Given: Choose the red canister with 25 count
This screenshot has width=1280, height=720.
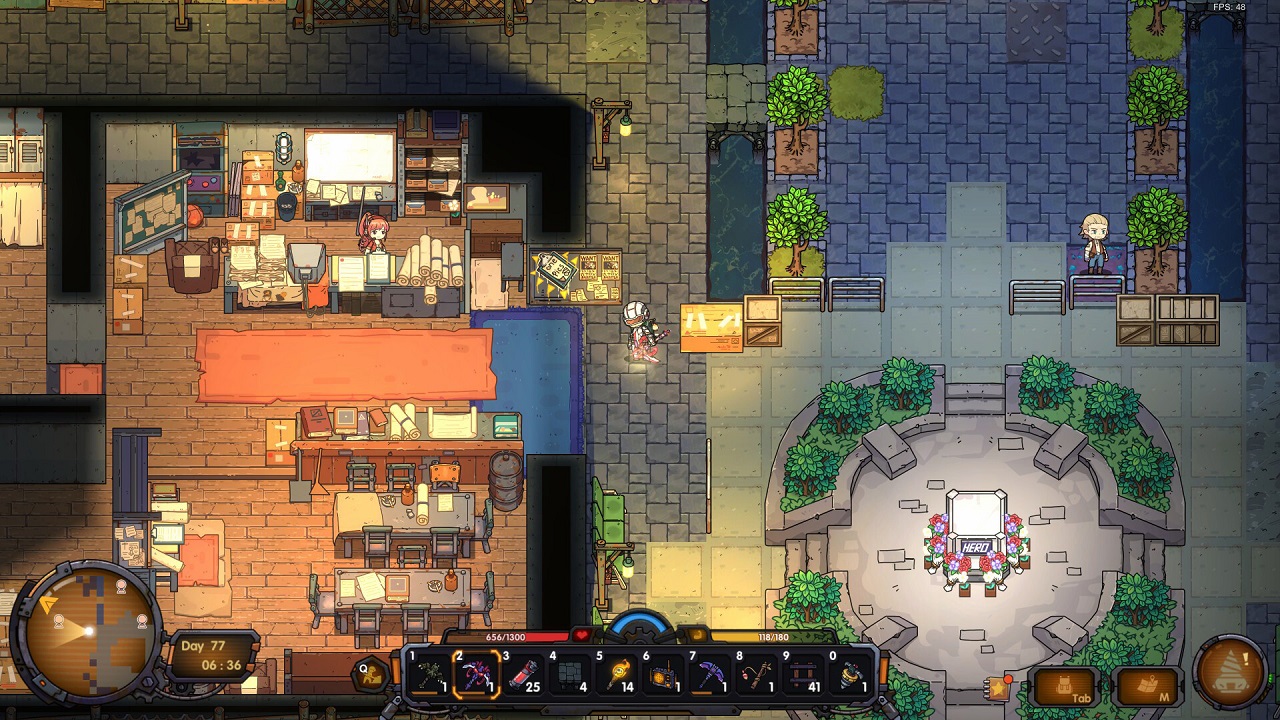Looking at the screenshot, I should point(523,675).
